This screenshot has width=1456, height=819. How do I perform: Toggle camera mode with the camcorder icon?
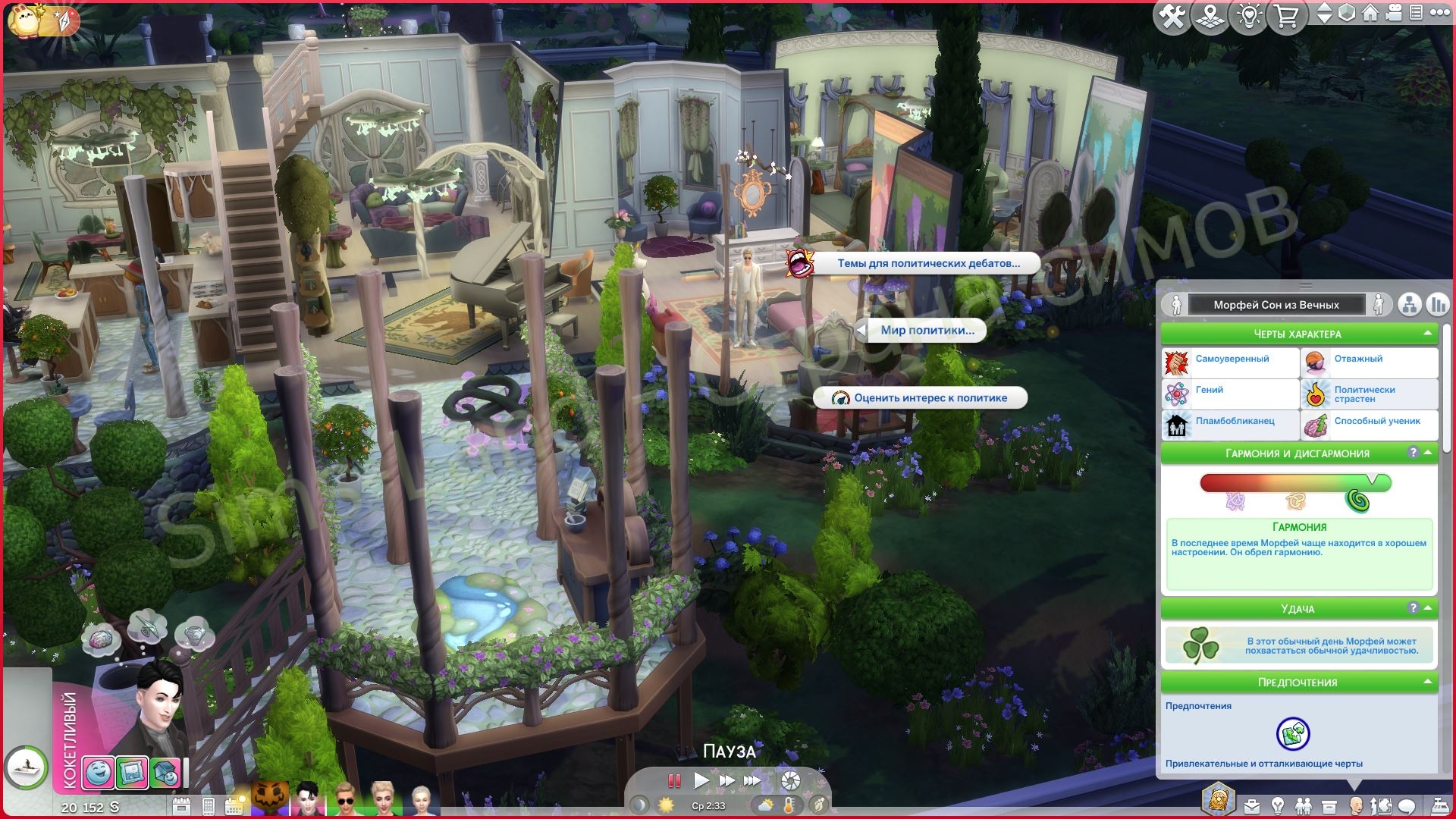pos(1393,13)
